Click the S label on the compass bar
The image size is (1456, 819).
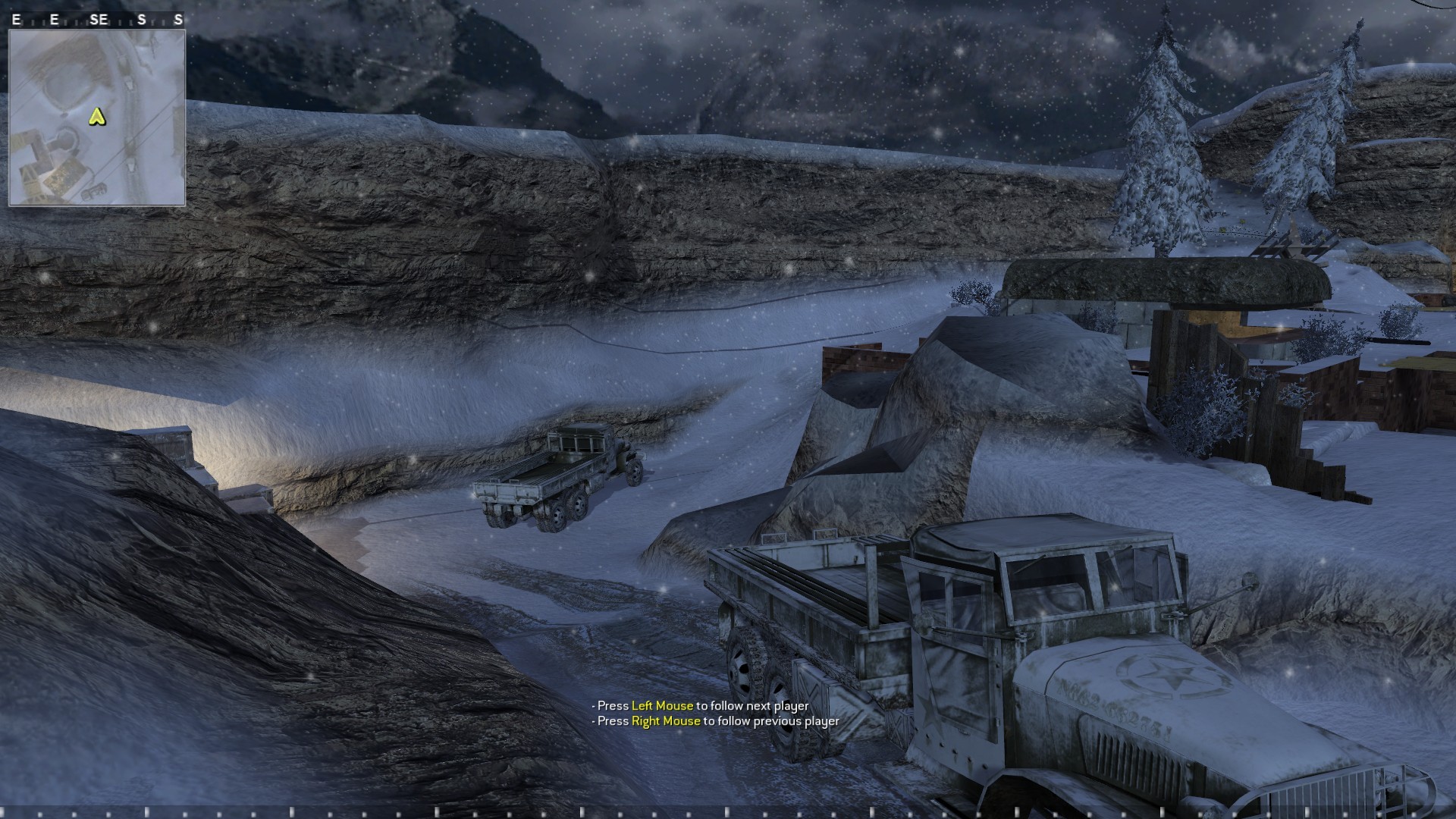[x=141, y=19]
